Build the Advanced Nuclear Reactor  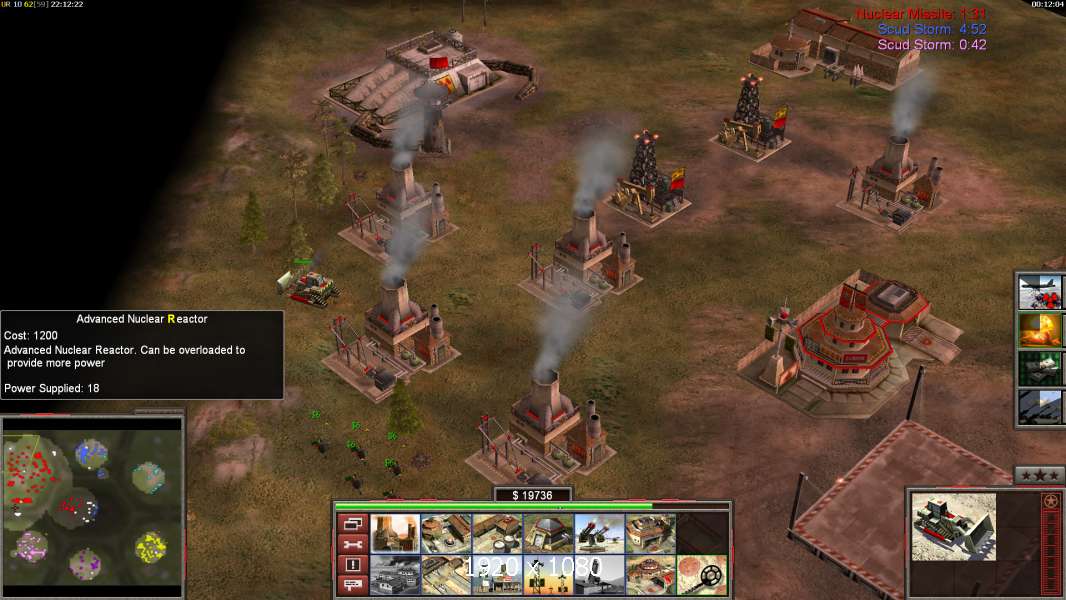[394, 534]
